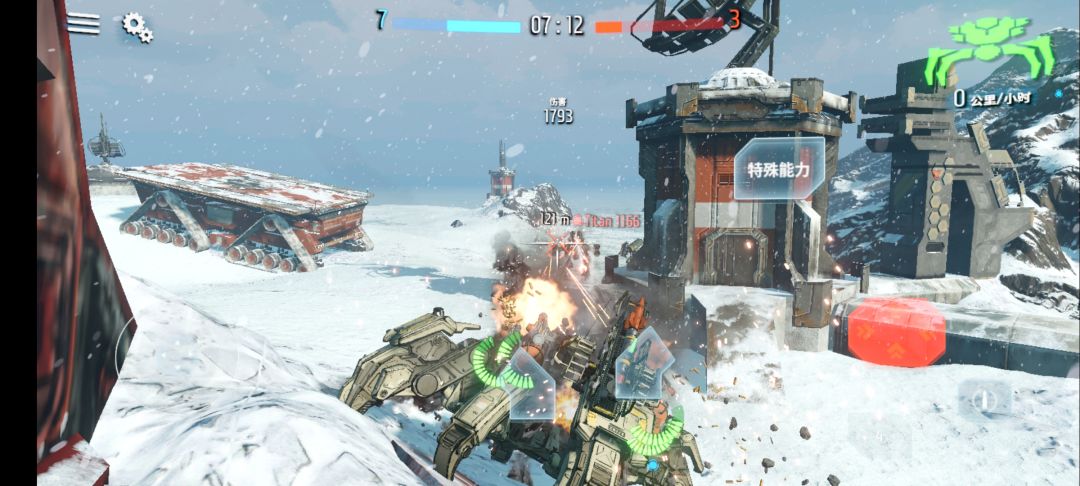Tap the small round grey button
This screenshot has width=1080, height=486.
coord(984,400)
